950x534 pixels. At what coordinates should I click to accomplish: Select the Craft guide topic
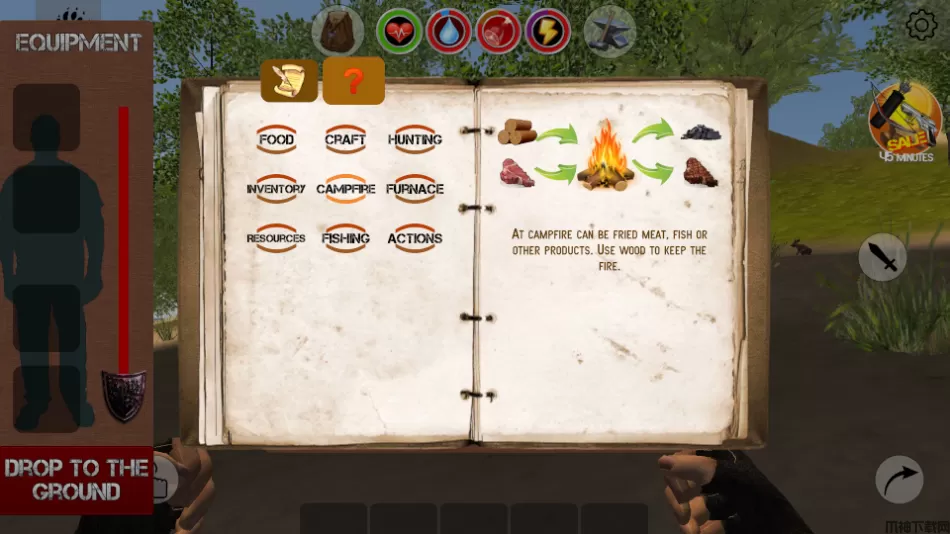pos(345,140)
